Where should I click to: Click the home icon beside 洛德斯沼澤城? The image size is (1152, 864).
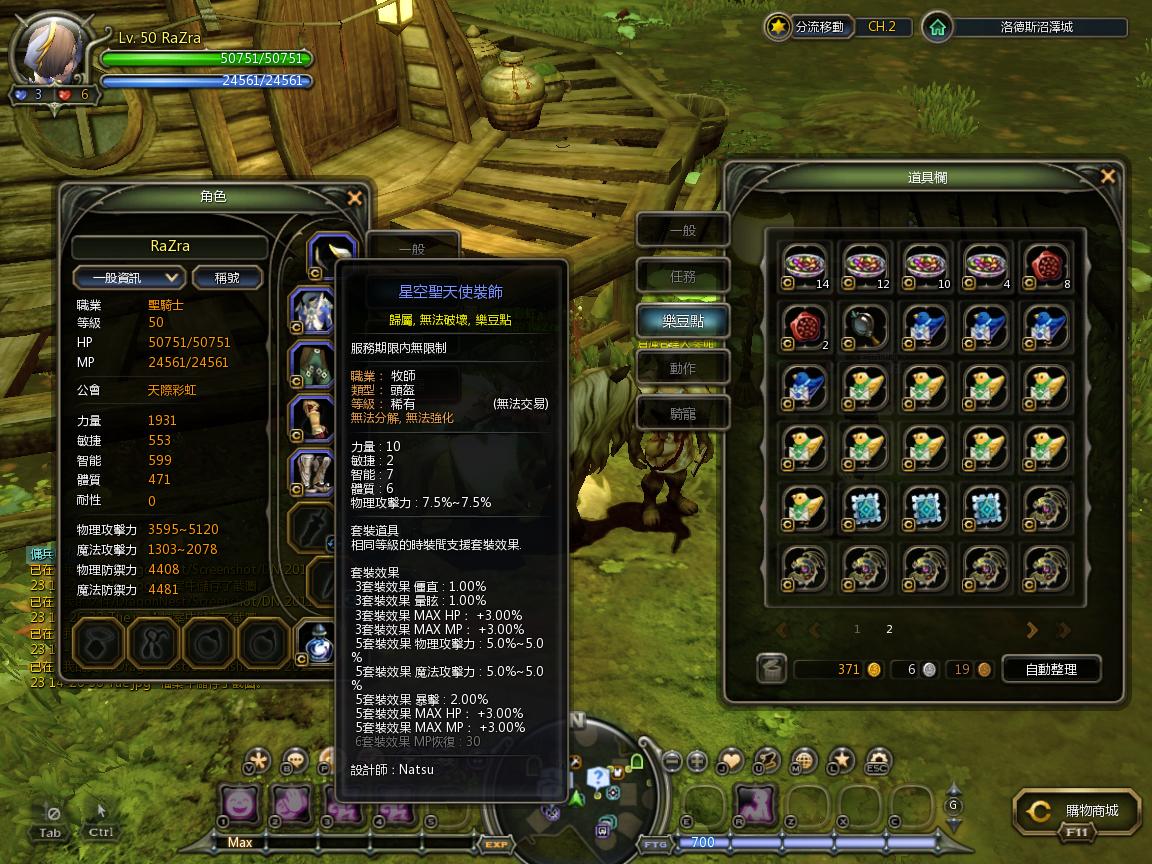click(937, 27)
